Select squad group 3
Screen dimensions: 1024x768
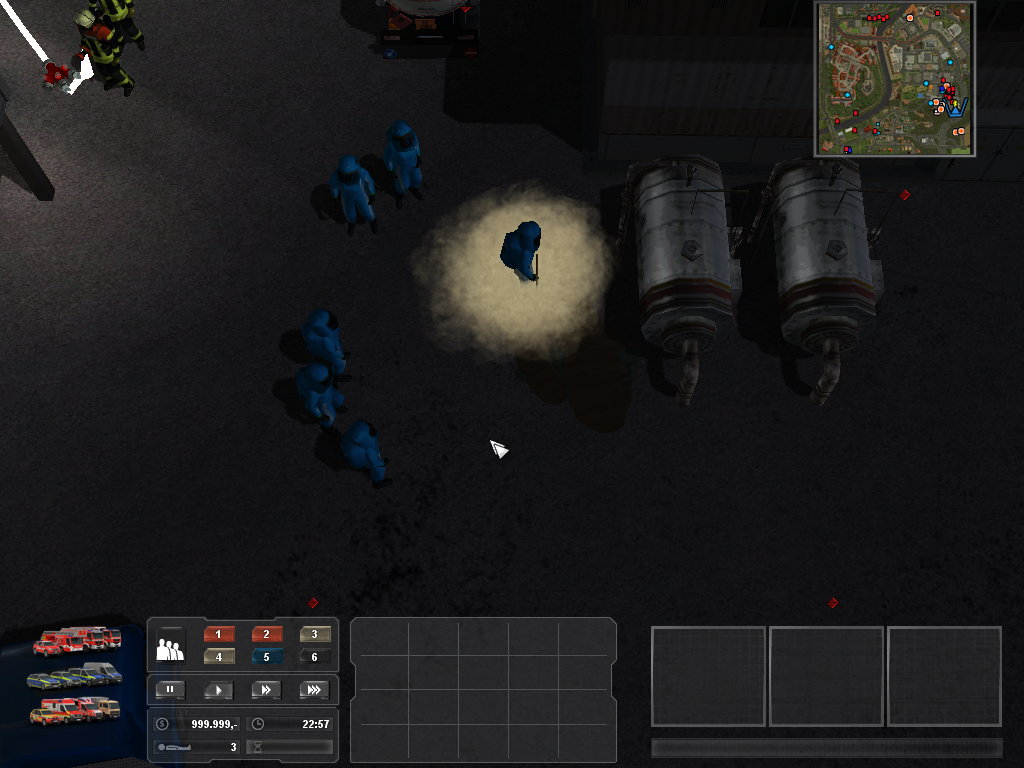(315, 634)
